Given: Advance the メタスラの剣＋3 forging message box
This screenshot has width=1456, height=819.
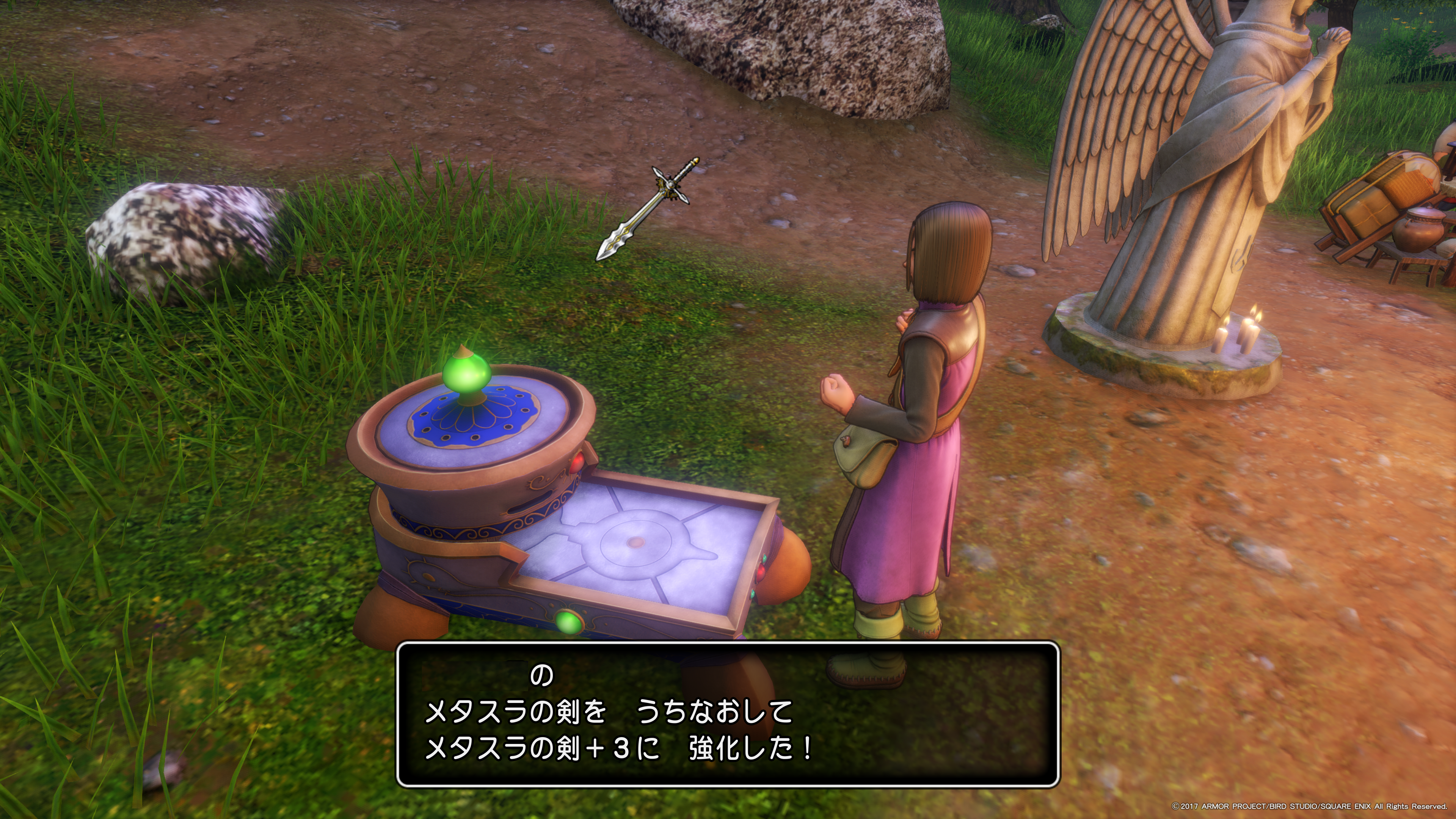Looking at the screenshot, I should pyautogui.click(x=728, y=714).
